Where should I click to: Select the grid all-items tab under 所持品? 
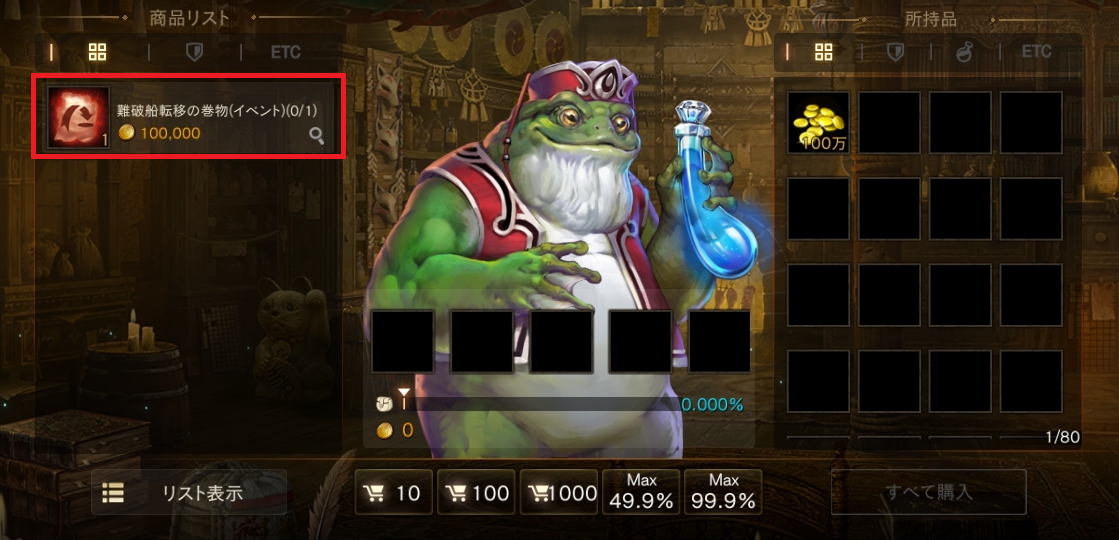tap(824, 52)
